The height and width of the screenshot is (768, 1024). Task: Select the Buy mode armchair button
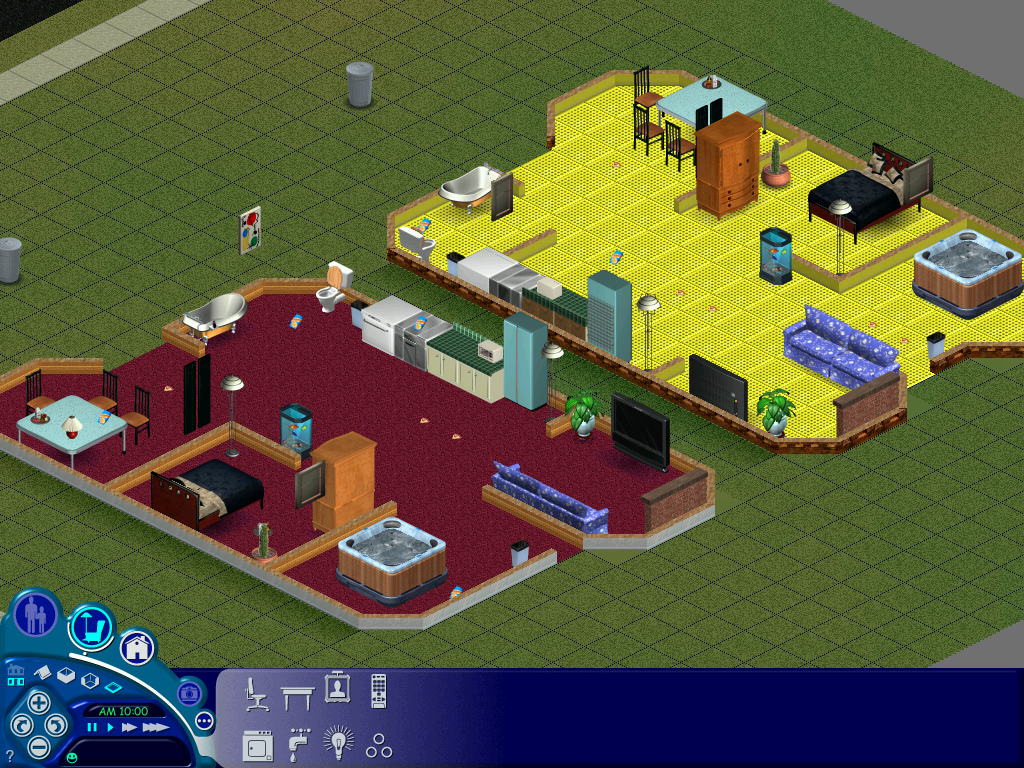(x=91, y=628)
